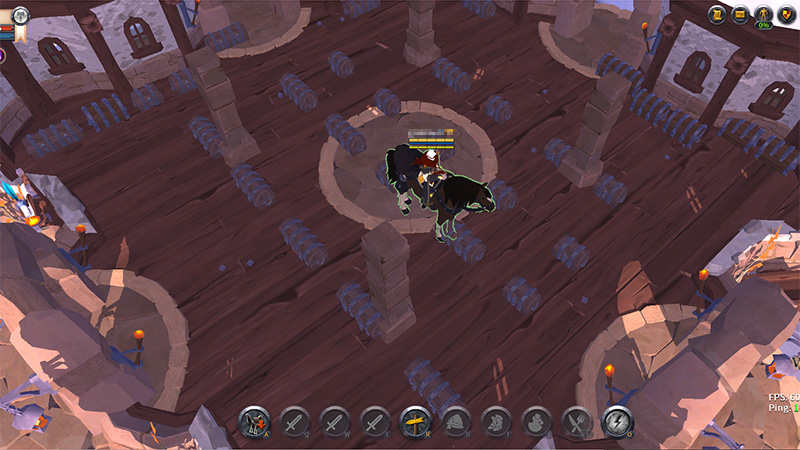
Task: Click the hammer medal badge
Action: (x=20, y=15)
